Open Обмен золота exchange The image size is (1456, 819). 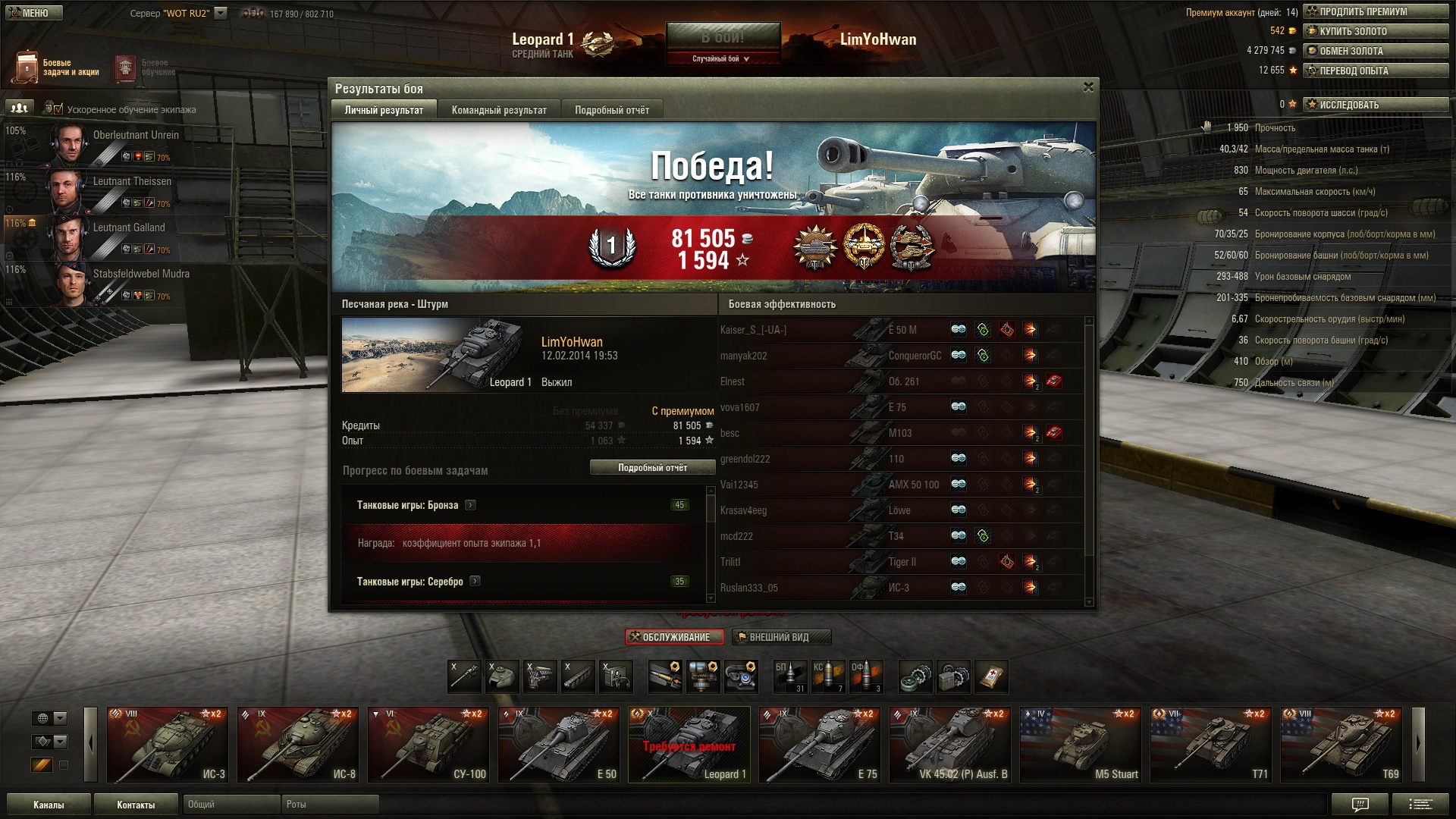coord(1375,51)
